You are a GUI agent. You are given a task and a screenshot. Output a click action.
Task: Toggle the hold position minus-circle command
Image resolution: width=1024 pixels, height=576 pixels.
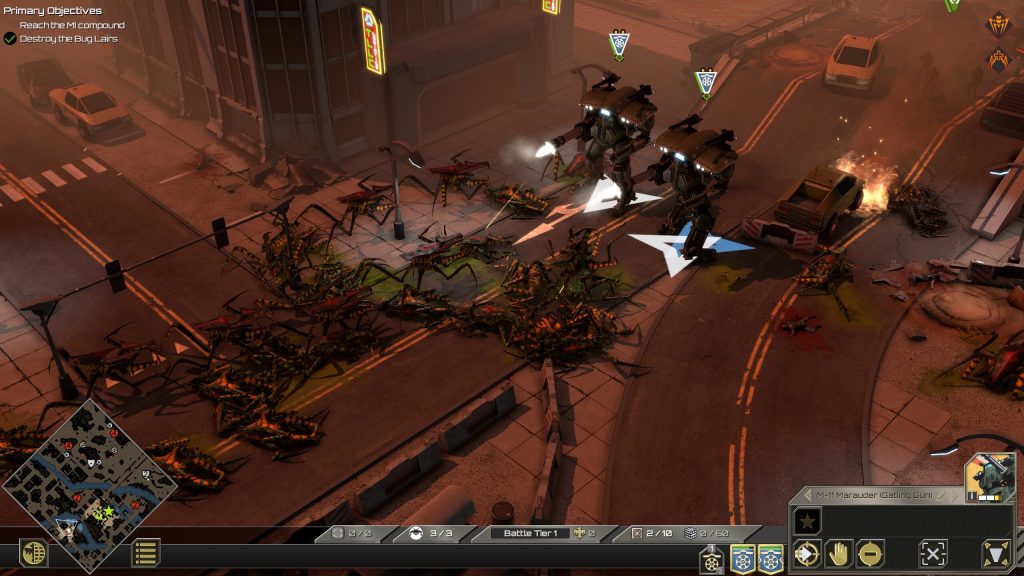[x=870, y=553]
